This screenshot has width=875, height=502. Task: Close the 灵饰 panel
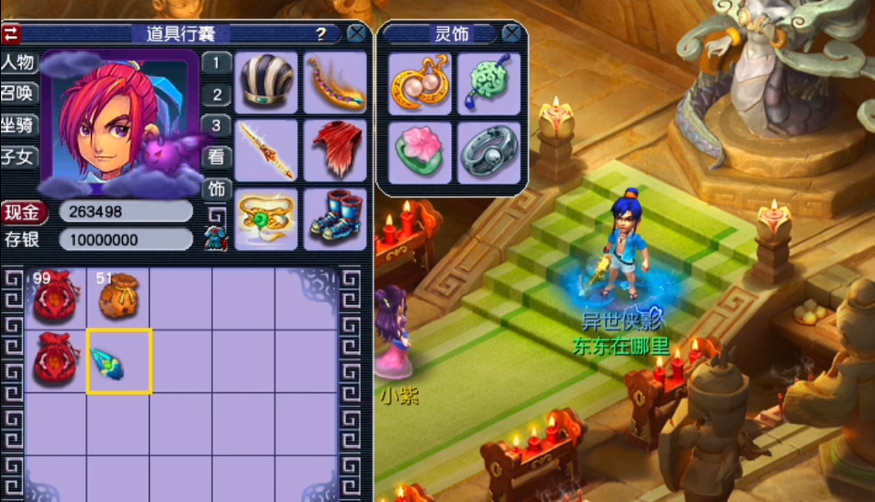512,34
